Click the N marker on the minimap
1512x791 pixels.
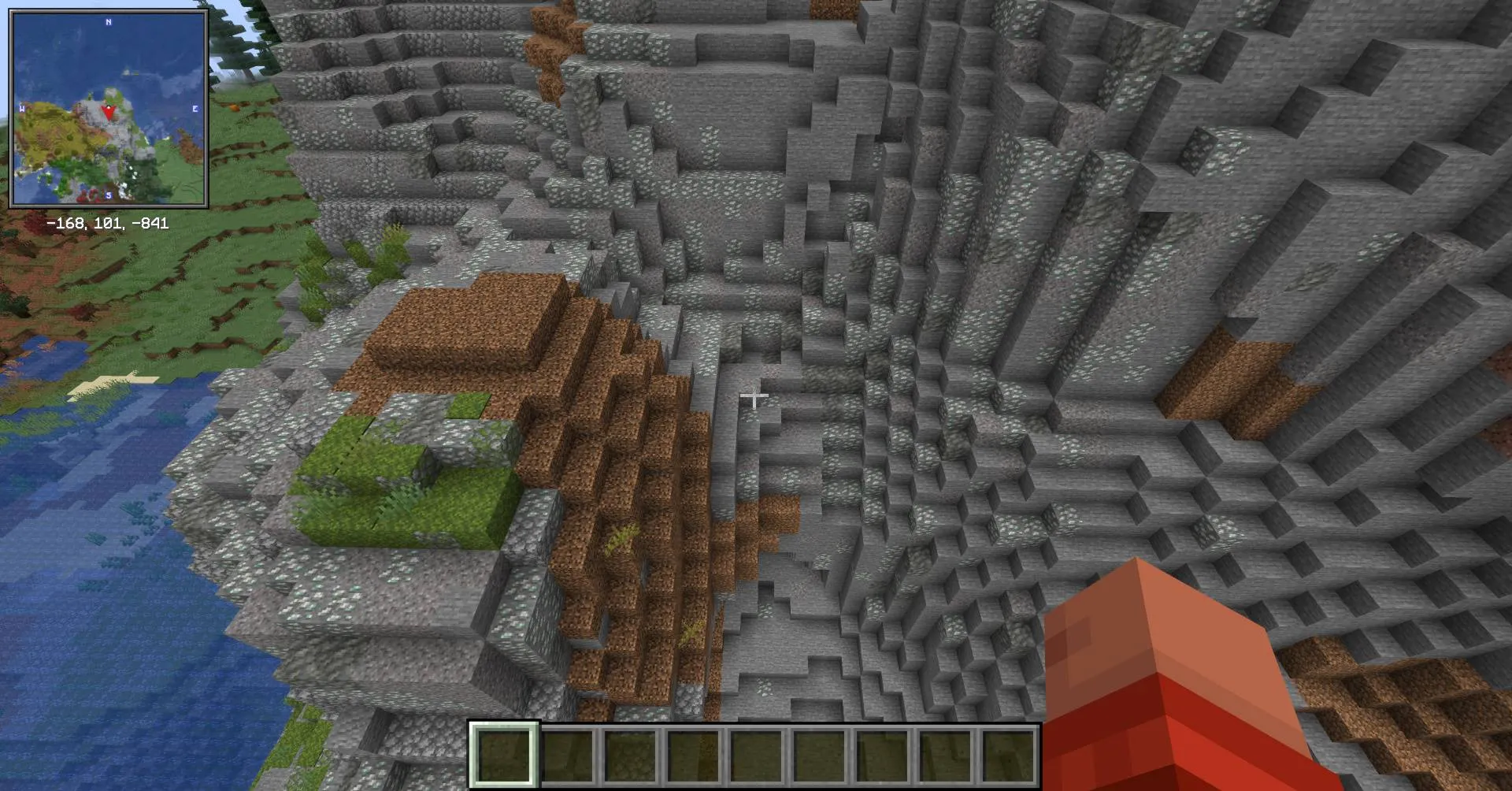tap(107, 21)
